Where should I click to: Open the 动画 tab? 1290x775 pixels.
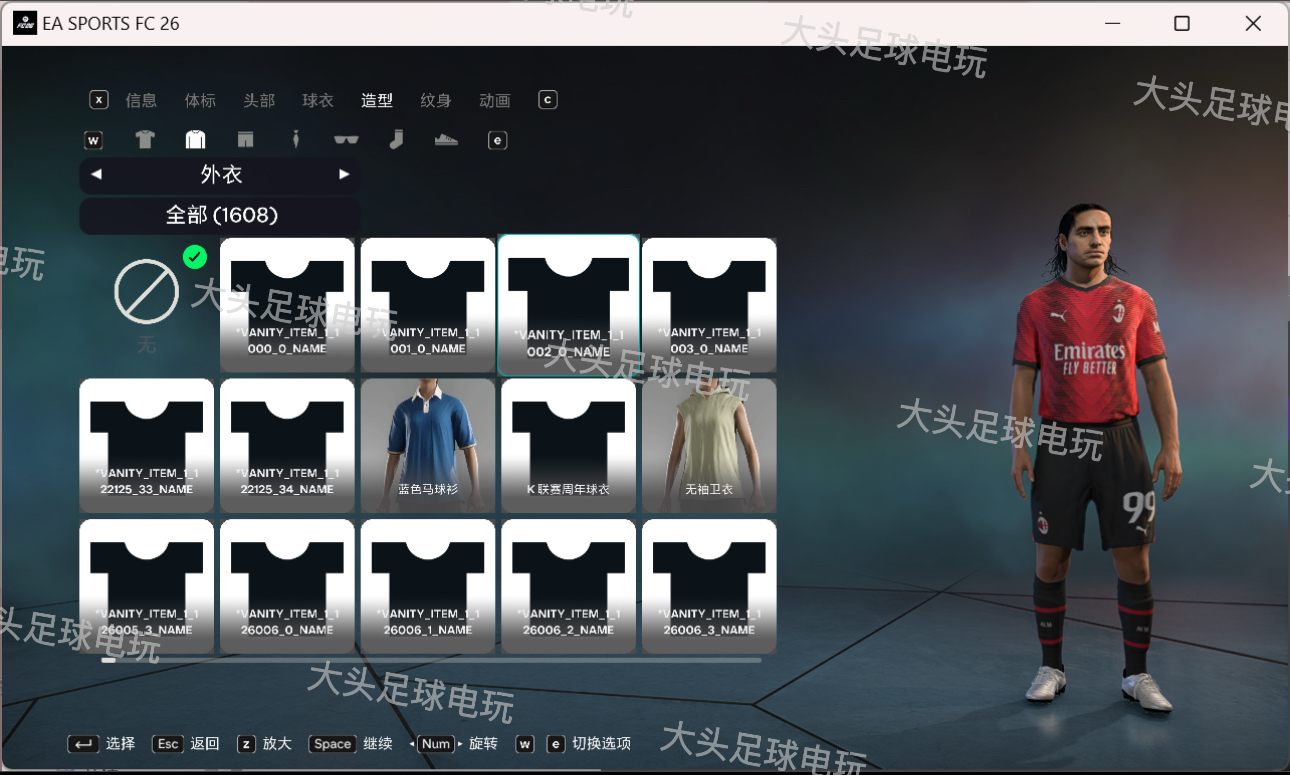point(494,100)
